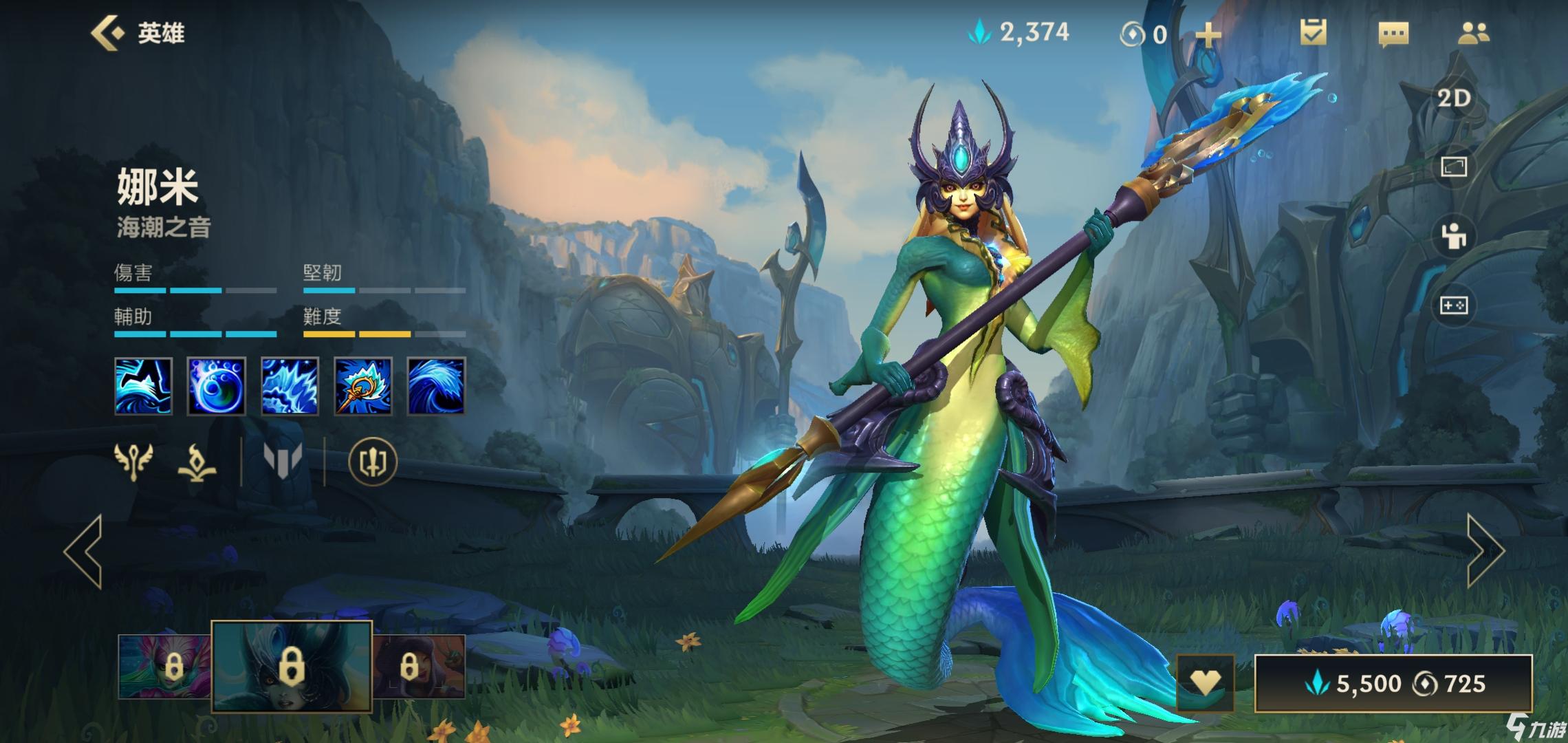Open the gamepad controls icon
The height and width of the screenshot is (743, 1568).
pos(1454,305)
